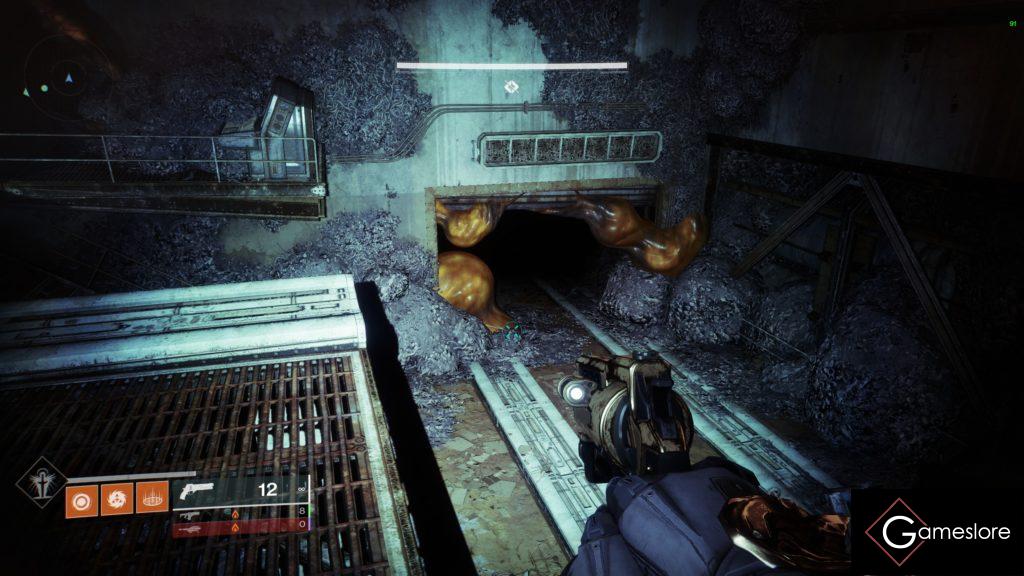1024x576 pixels.
Task: Switch to the energy weapon slot
Action: [x=240, y=512]
